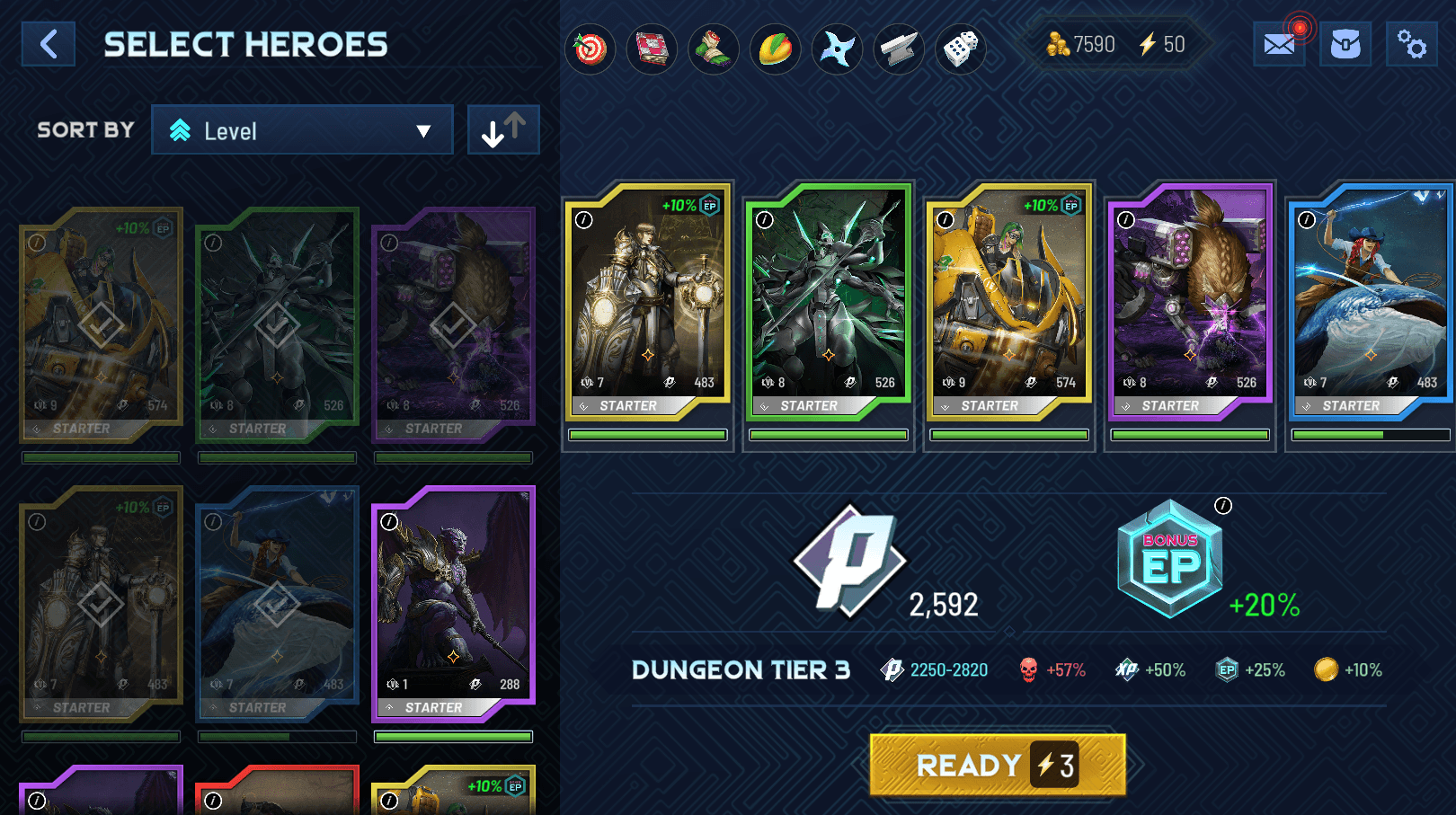Go back with the arrow button
1456x815 pixels.
pyautogui.click(x=49, y=44)
